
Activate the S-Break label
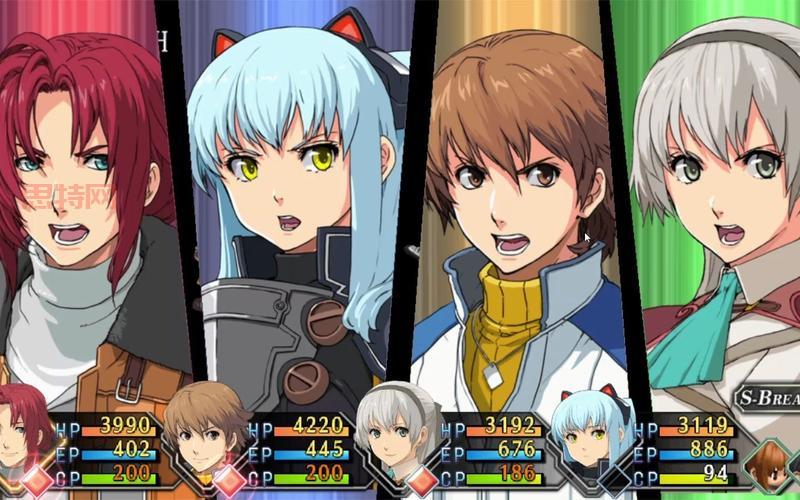coord(768,399)
